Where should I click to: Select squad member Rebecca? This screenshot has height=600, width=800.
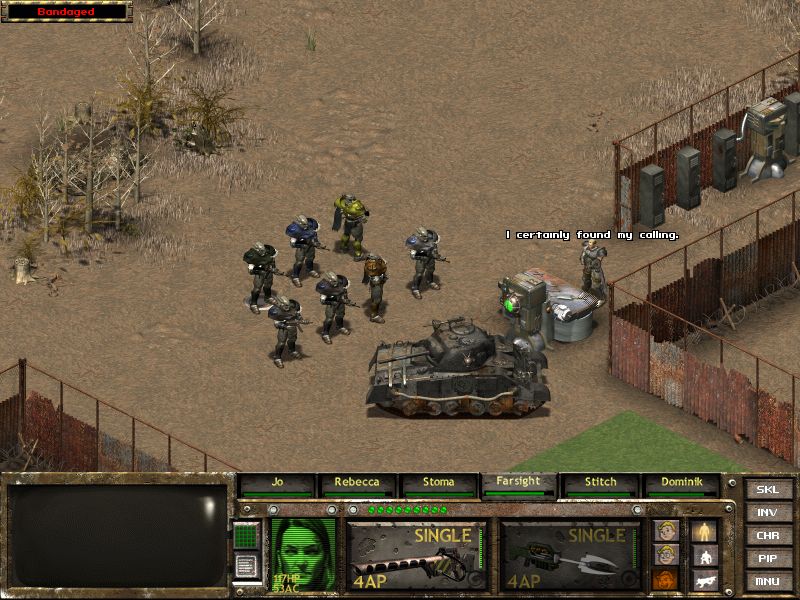tap(358, 484)
